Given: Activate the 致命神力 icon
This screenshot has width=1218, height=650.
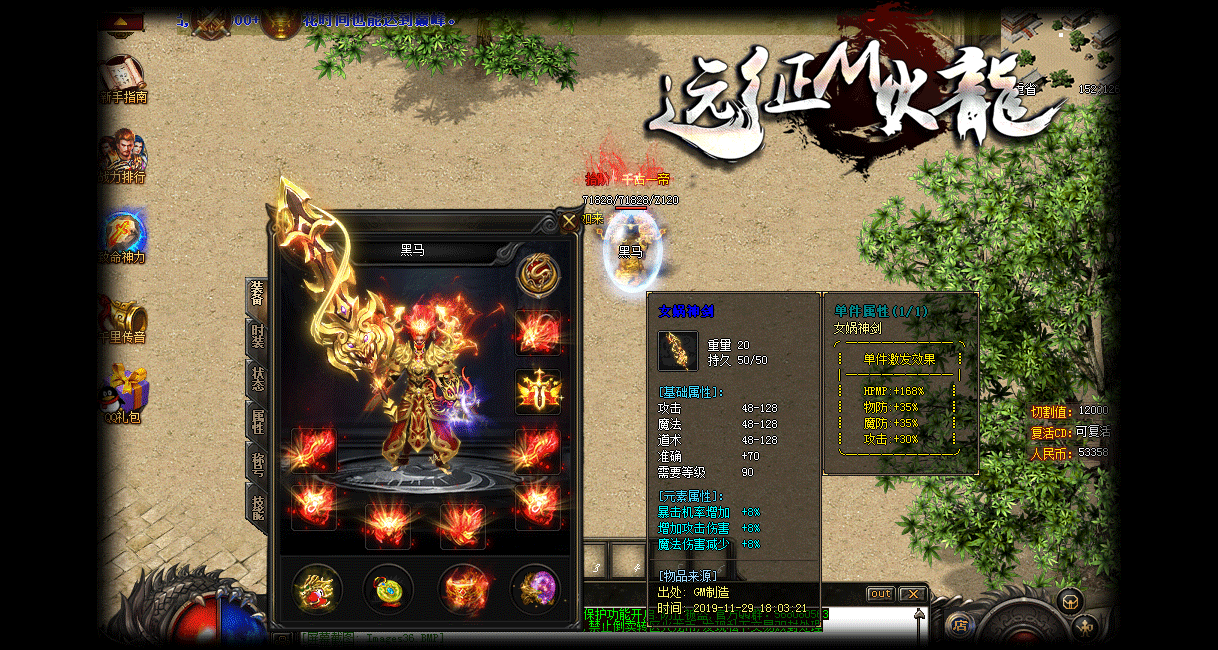Looking at the screenshot, I should [x=124, y=238].
